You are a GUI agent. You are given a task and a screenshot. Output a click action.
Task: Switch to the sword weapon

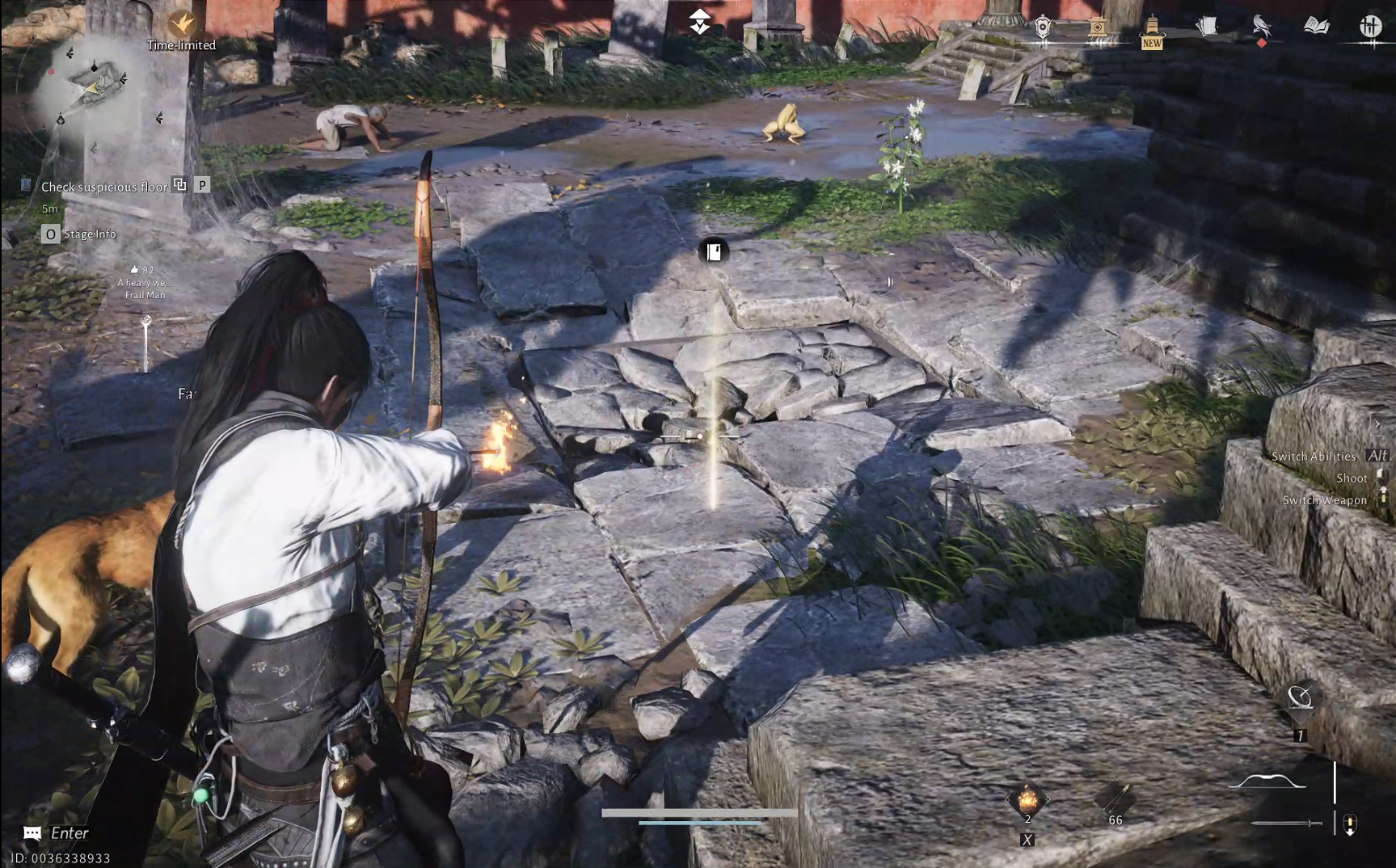(1286, 824)
